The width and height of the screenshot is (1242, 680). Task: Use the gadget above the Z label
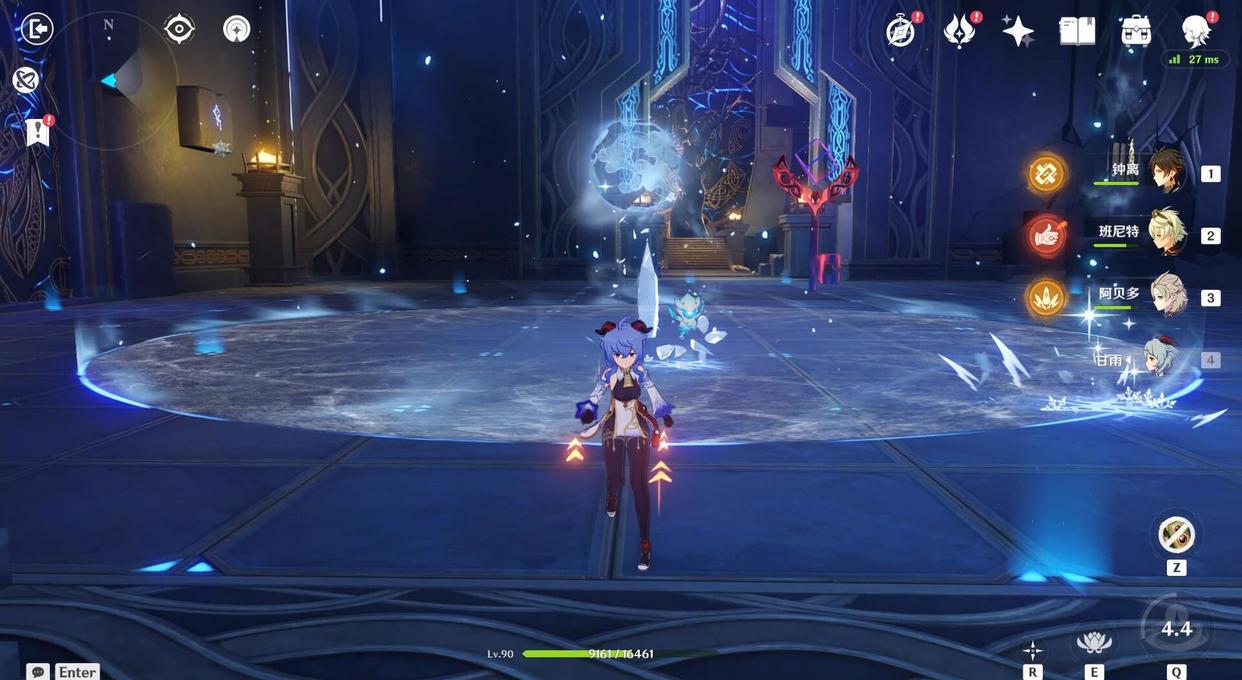point(1176,535)
